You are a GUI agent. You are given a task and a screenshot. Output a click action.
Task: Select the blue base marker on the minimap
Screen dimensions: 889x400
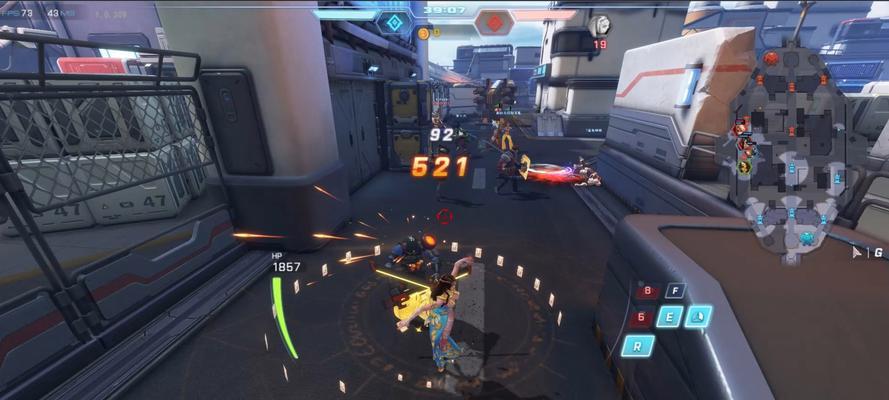point(807,238)
